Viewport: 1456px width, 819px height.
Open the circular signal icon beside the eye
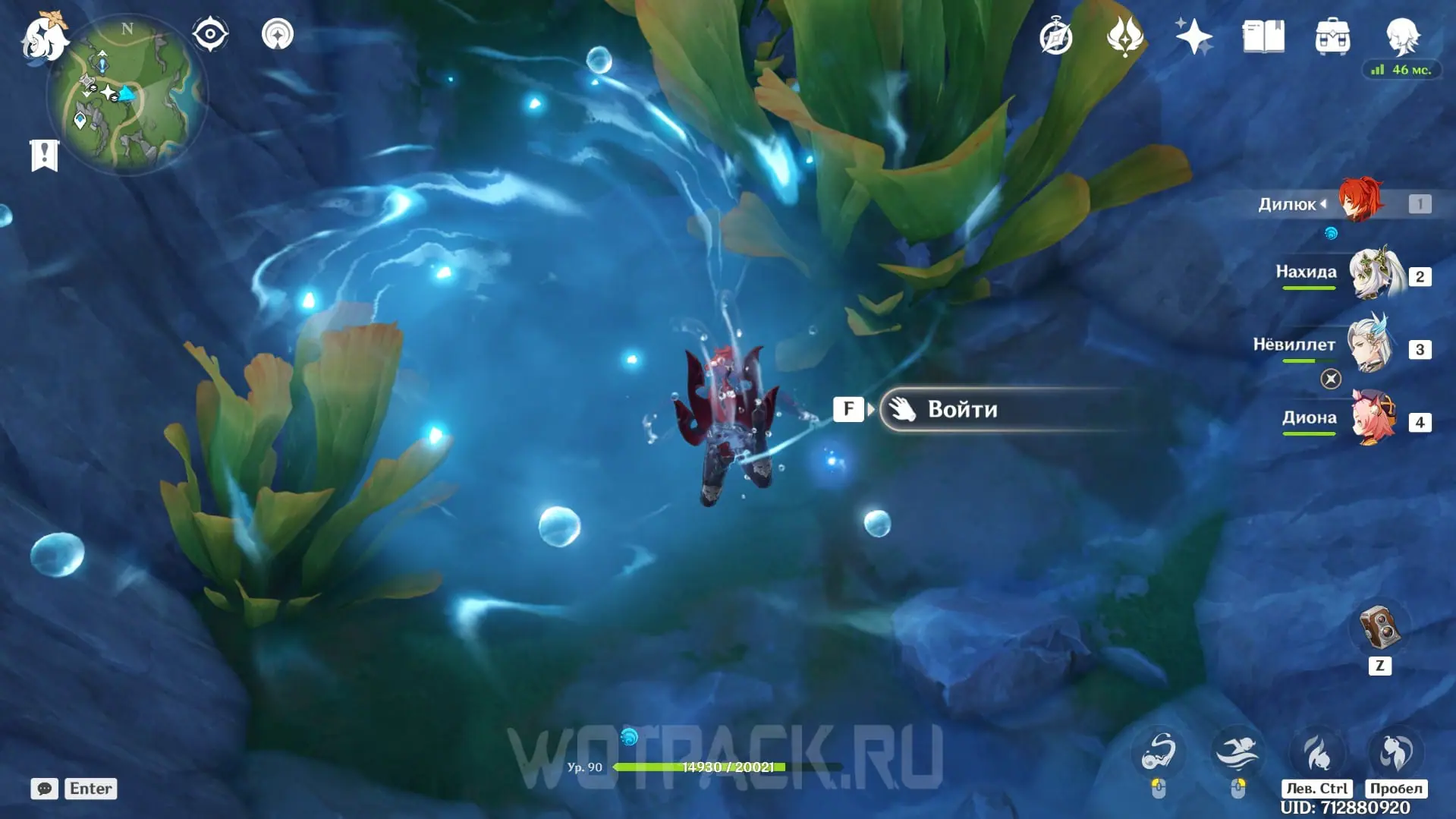[278, 35]
